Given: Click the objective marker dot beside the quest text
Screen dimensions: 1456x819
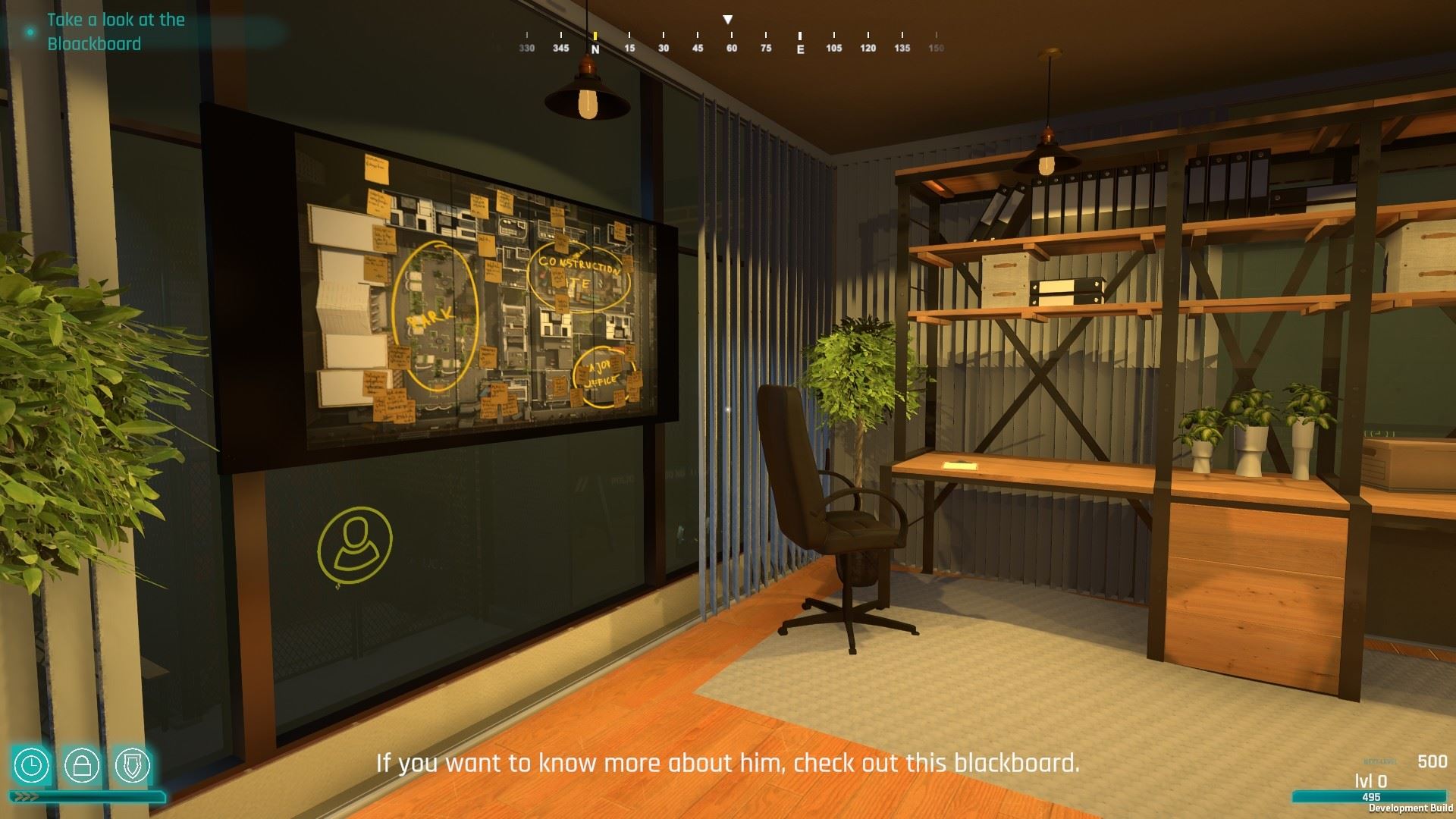Looking at the screenshot, I should [x=29, y=32].
